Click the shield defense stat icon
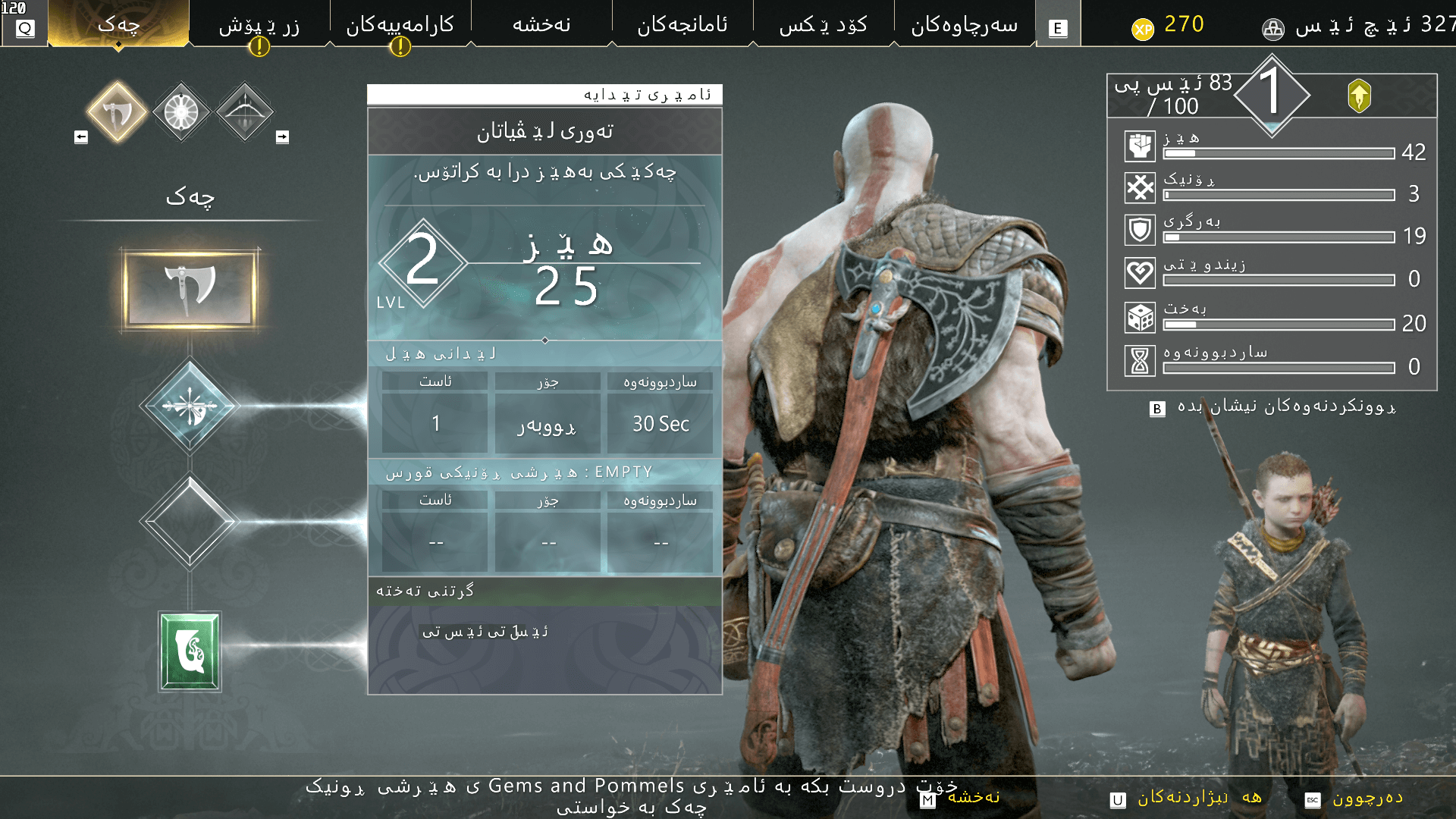This screenshot has width=1456, height=819. (1139, 231)
